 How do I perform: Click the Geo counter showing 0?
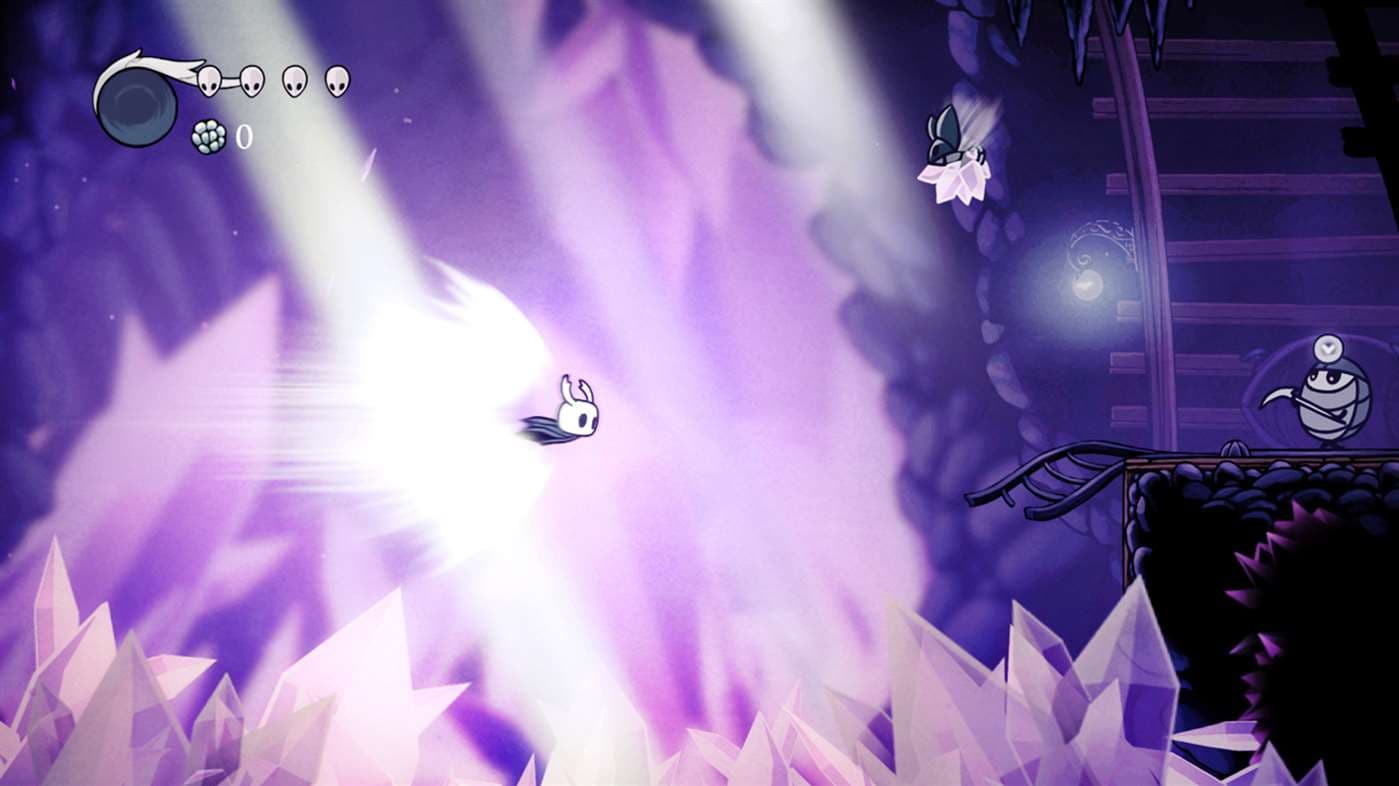(245, 135)
